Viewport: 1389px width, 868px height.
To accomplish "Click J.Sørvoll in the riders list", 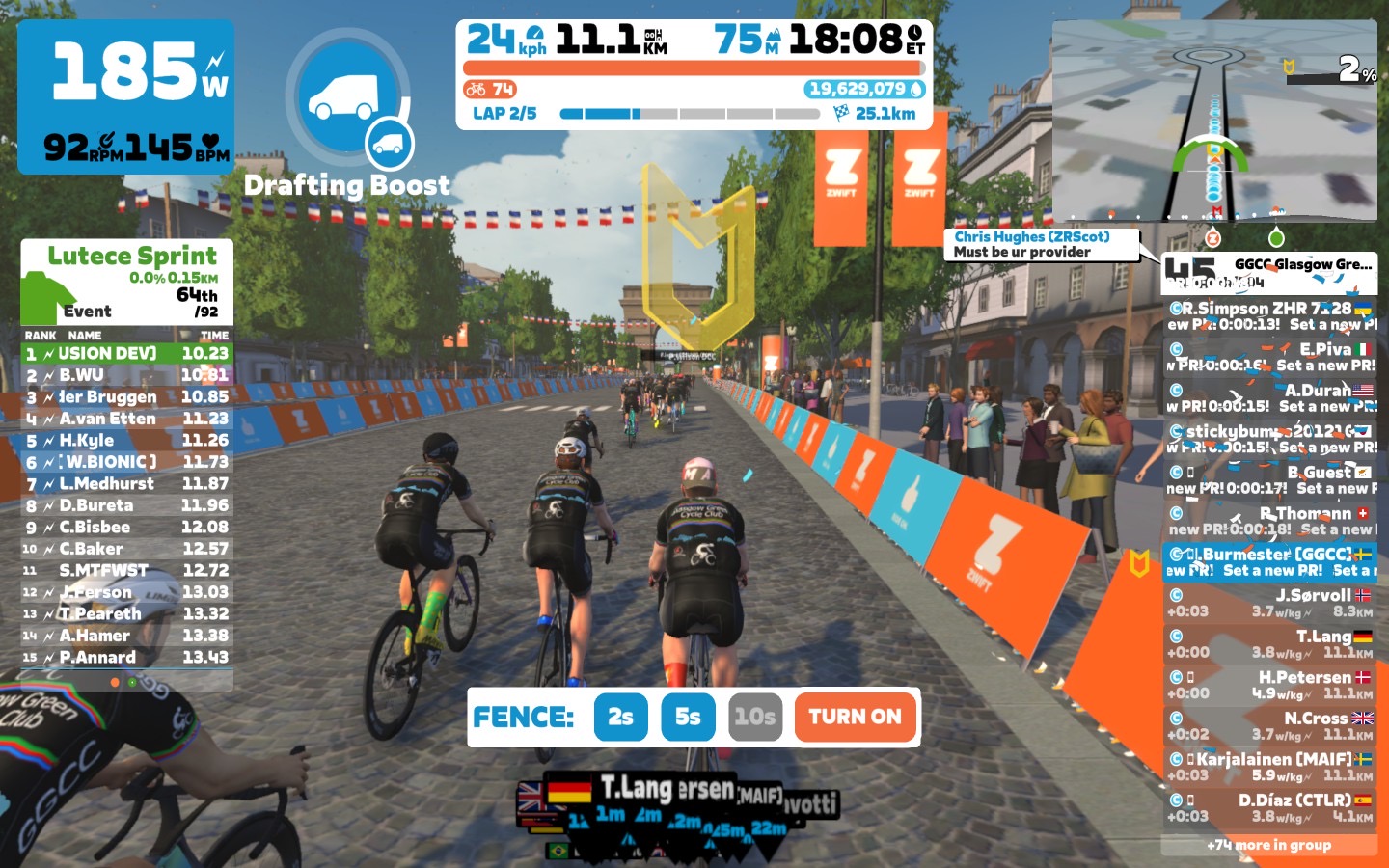I will [1269, 603].
